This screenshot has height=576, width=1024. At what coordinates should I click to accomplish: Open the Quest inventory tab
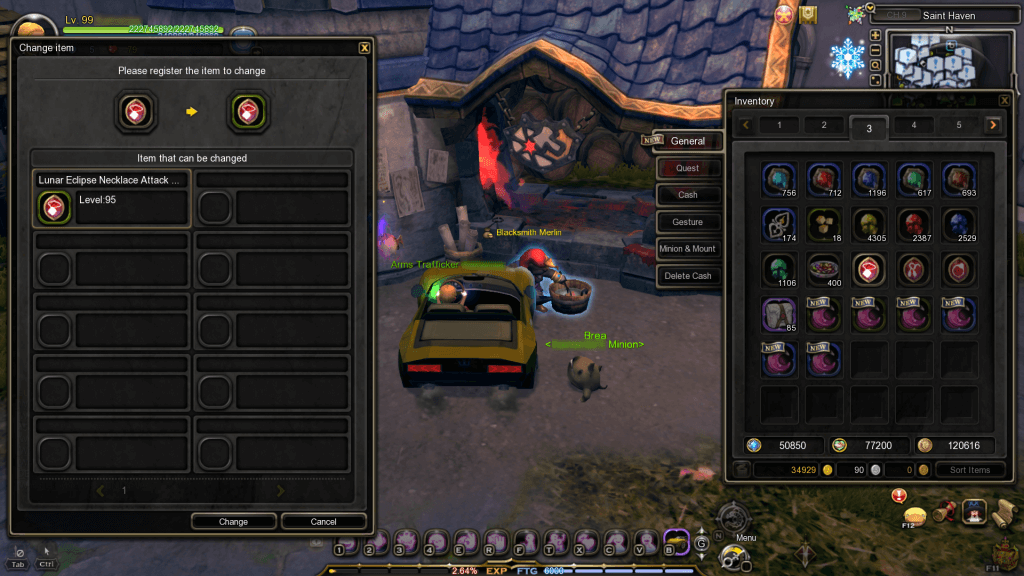[687, 168]
